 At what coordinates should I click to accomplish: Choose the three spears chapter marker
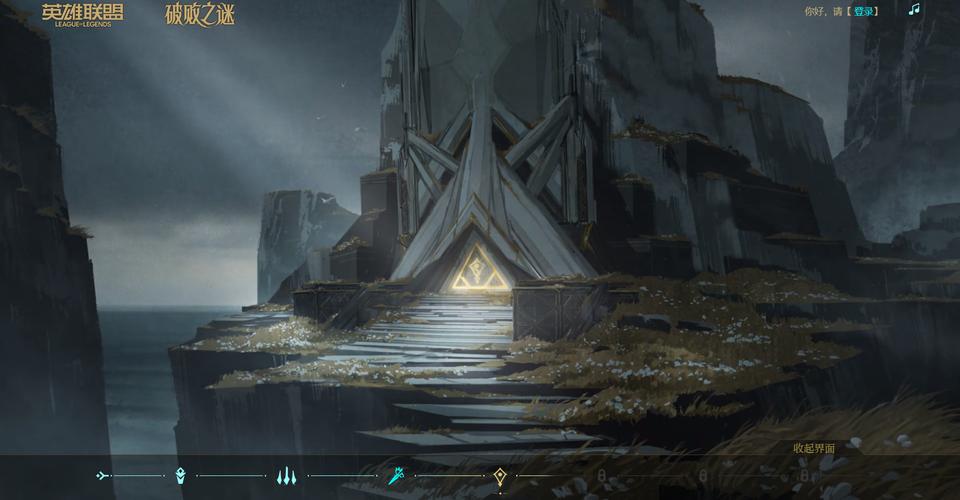[x=287, y=476]
